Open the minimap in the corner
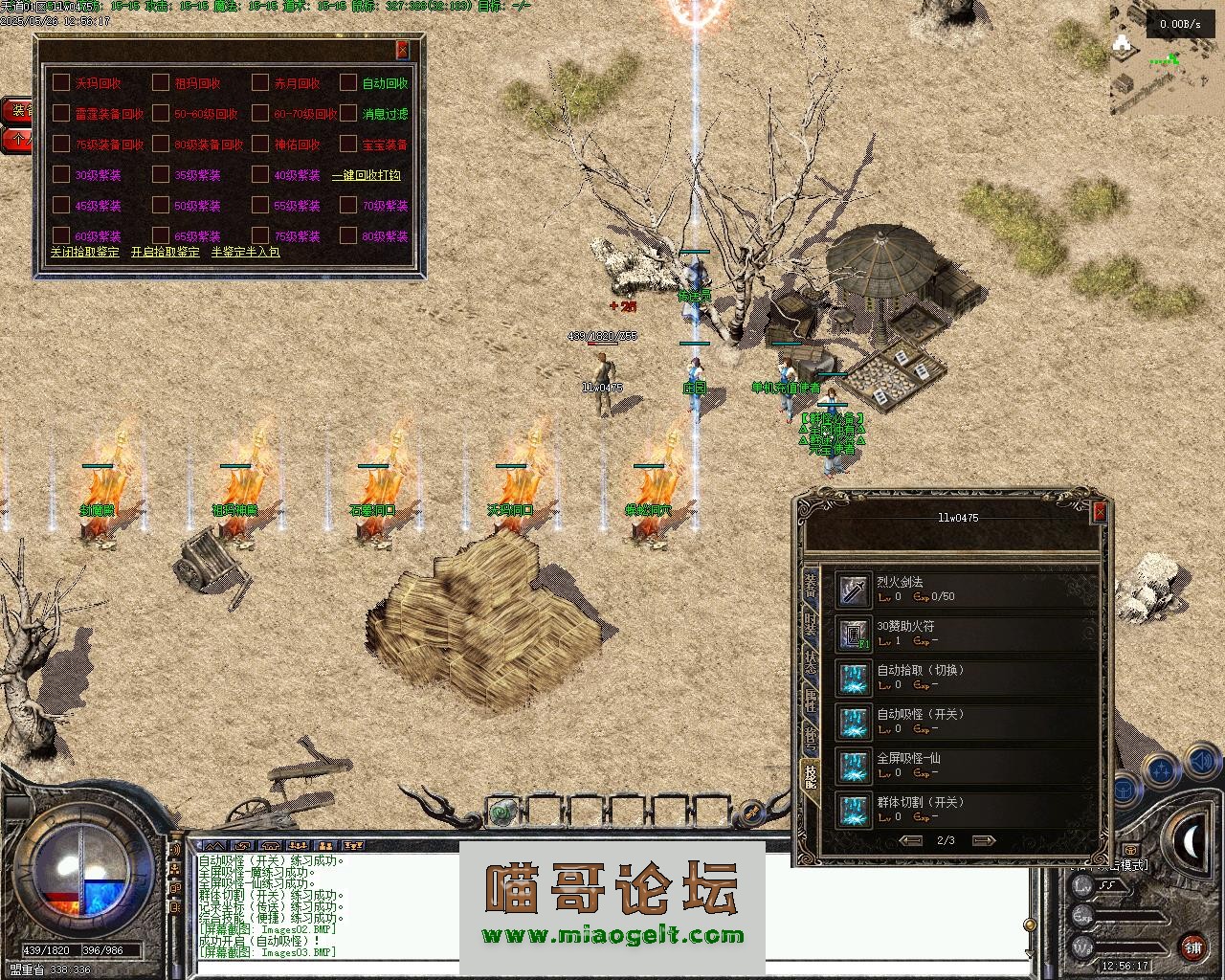 pos(1158,62)
